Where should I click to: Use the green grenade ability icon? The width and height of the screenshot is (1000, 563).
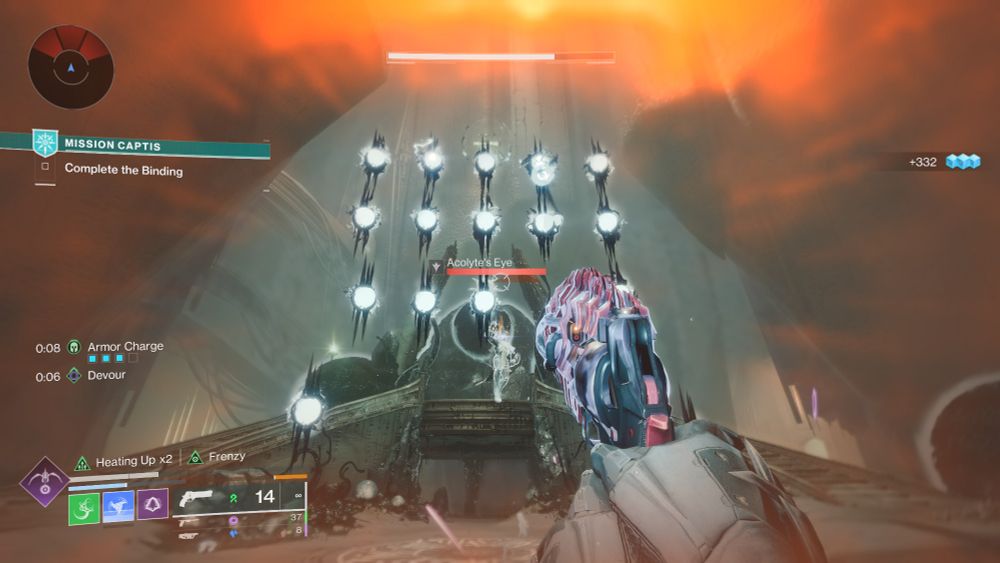(84, 507)
